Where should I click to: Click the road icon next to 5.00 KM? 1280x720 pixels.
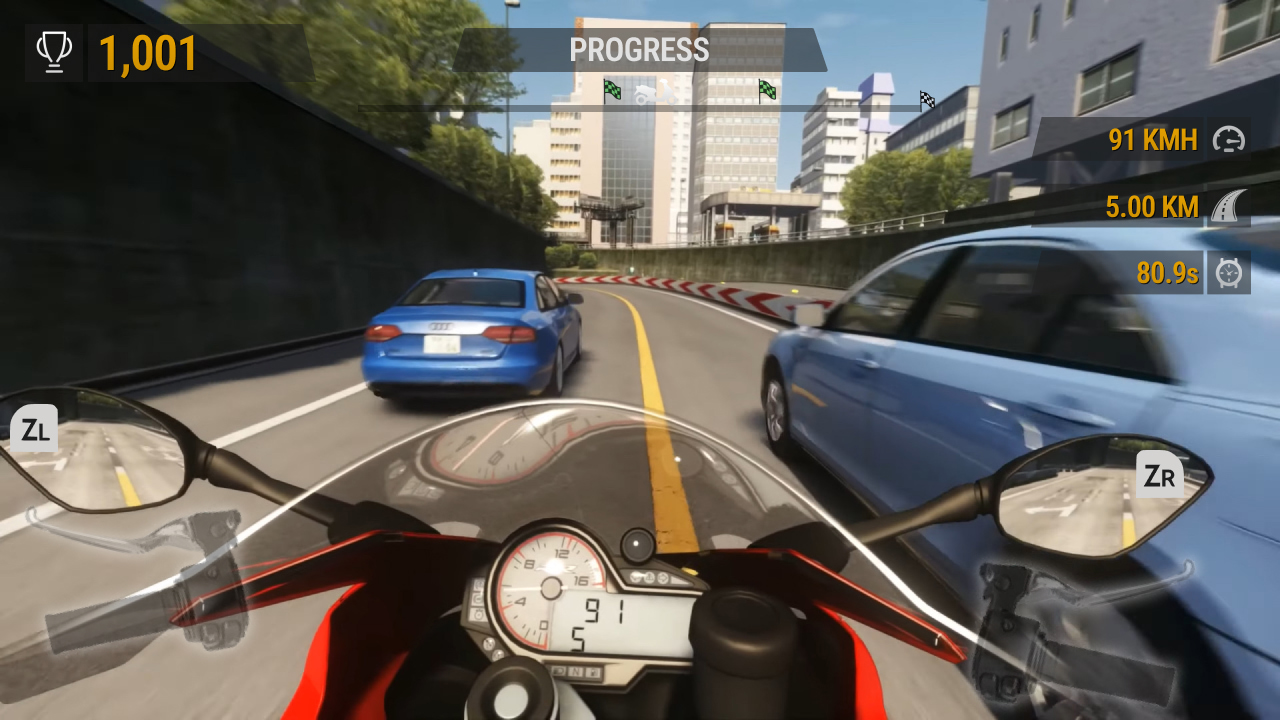tap(1229, 207)
